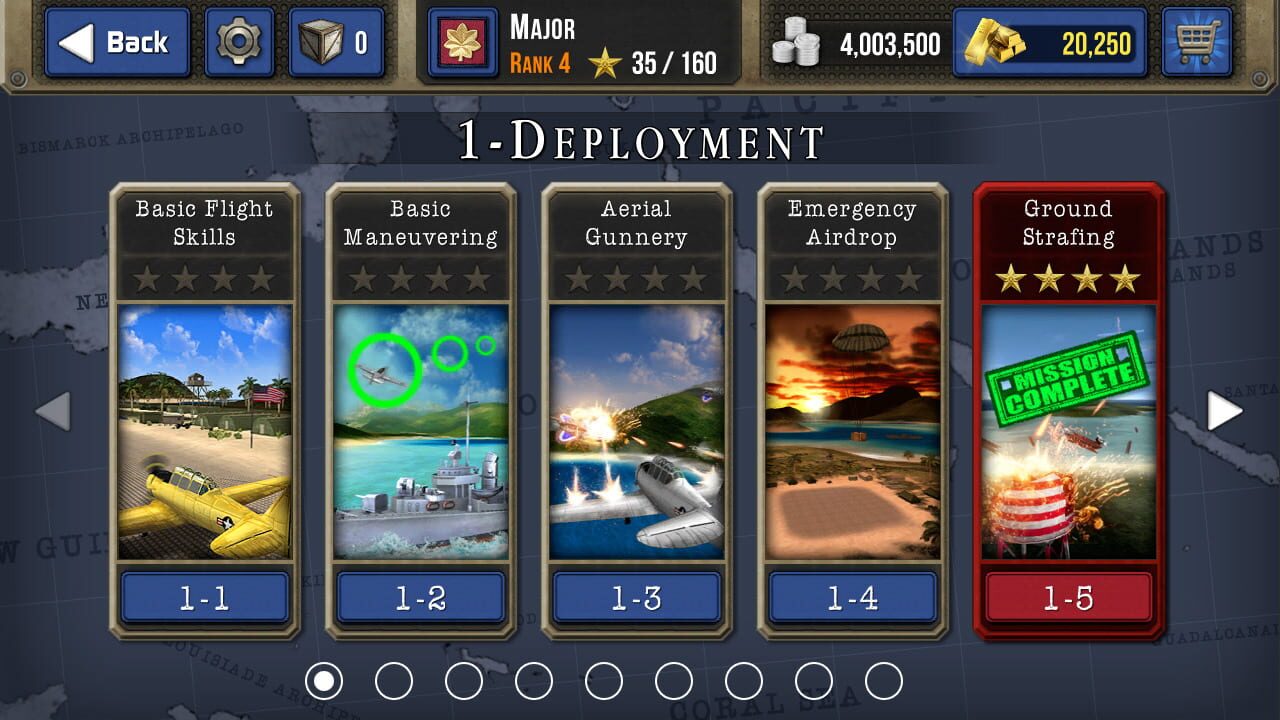Image resolution: width=1280 pixels, height=720 pixels.
Task: Select the last page indicator dot
Action: (x=883, y=679)
